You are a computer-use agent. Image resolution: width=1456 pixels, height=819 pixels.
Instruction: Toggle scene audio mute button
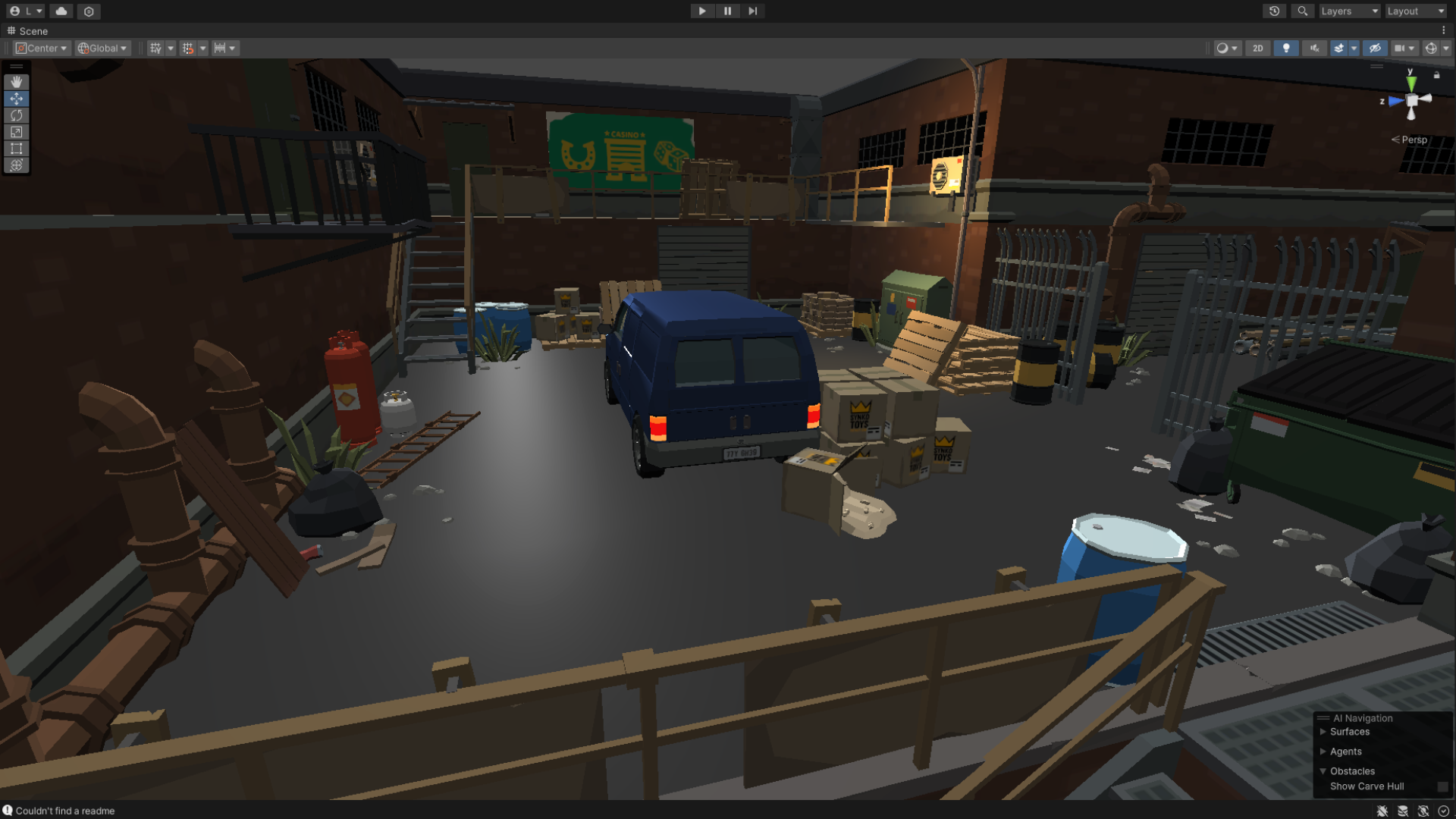pos(1314,49)
